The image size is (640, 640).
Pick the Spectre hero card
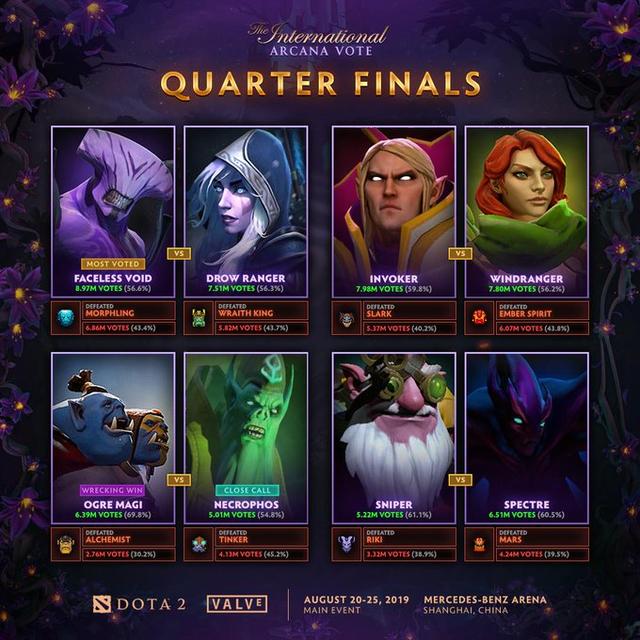(526, 437)
